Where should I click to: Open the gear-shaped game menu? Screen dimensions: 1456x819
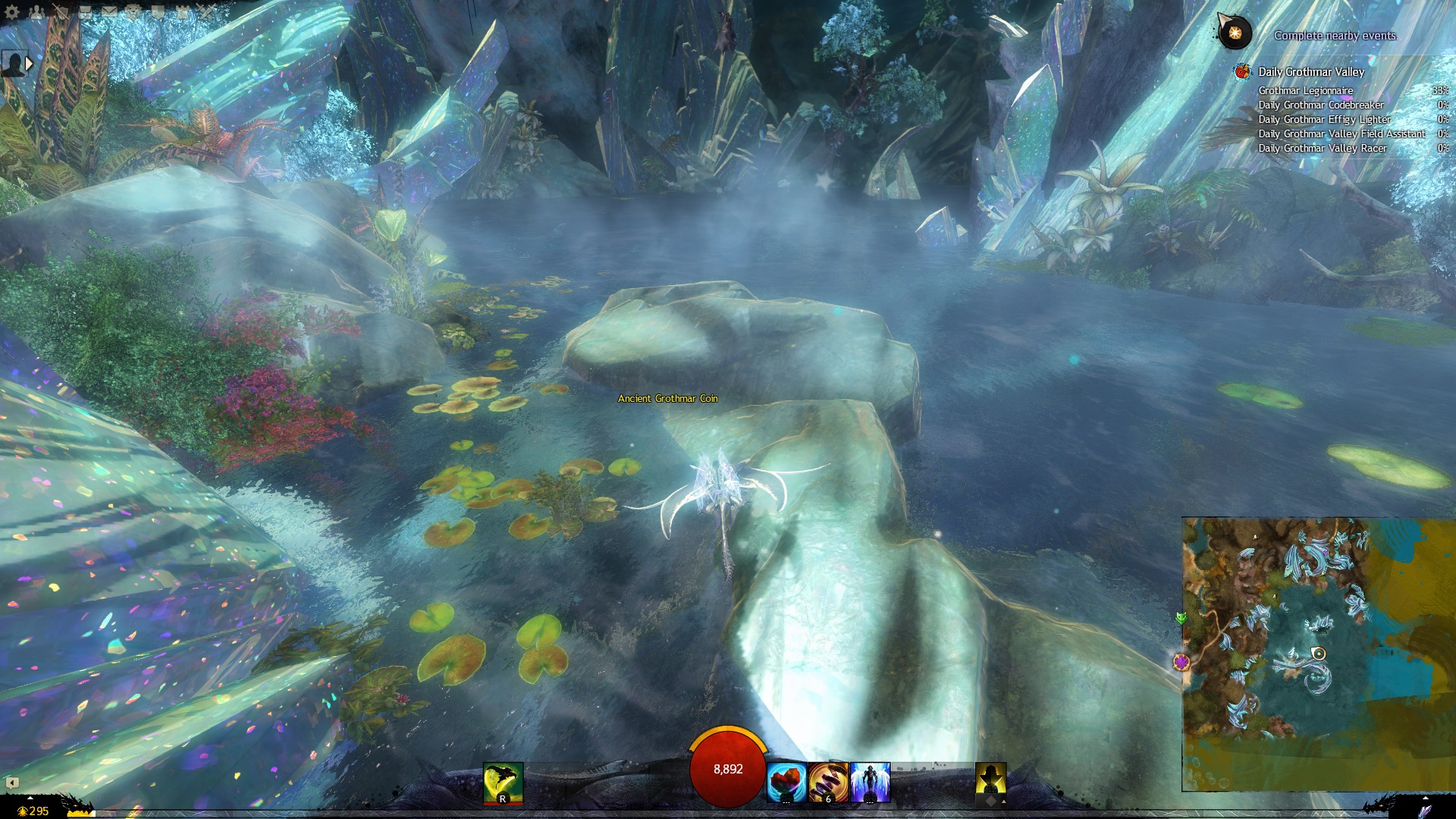[x=12, y=12]
